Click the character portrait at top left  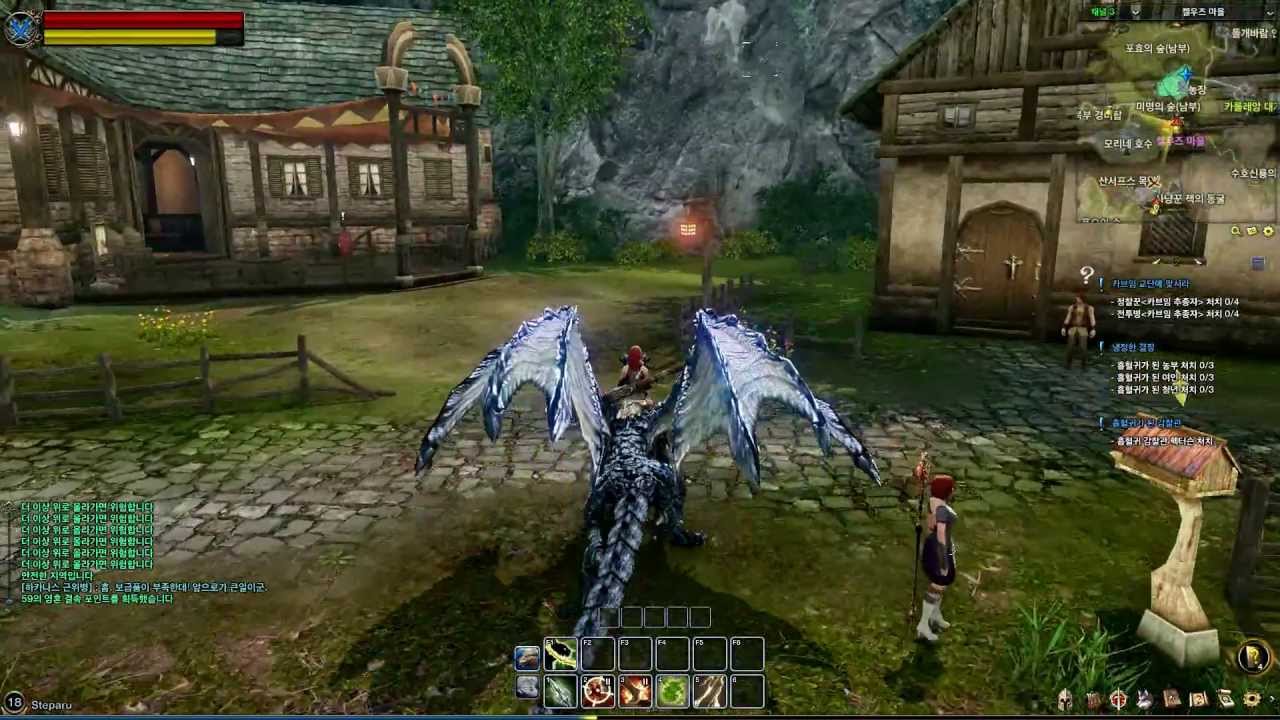(x=22, y=25)
